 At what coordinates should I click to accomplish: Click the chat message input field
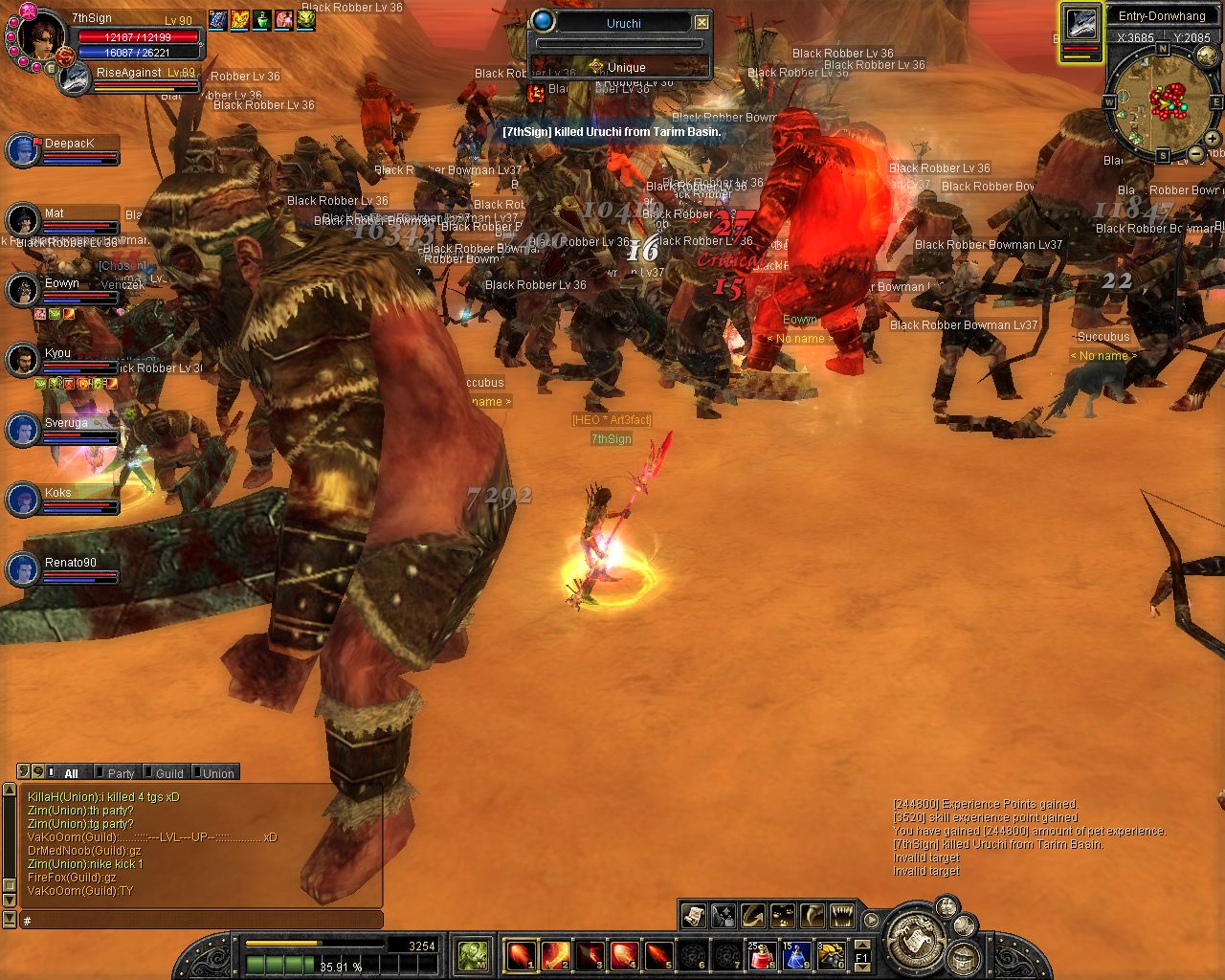pyautogui.click(x=201, y=920)
